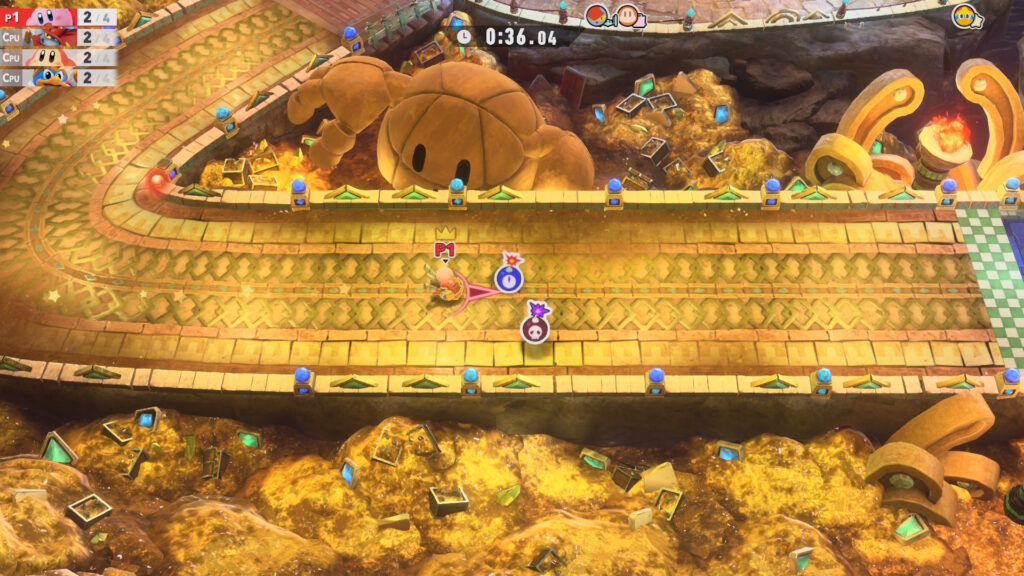Select the P1 Kirby standings row
This screenshot has width=1024, height=576.
(58, 17)
